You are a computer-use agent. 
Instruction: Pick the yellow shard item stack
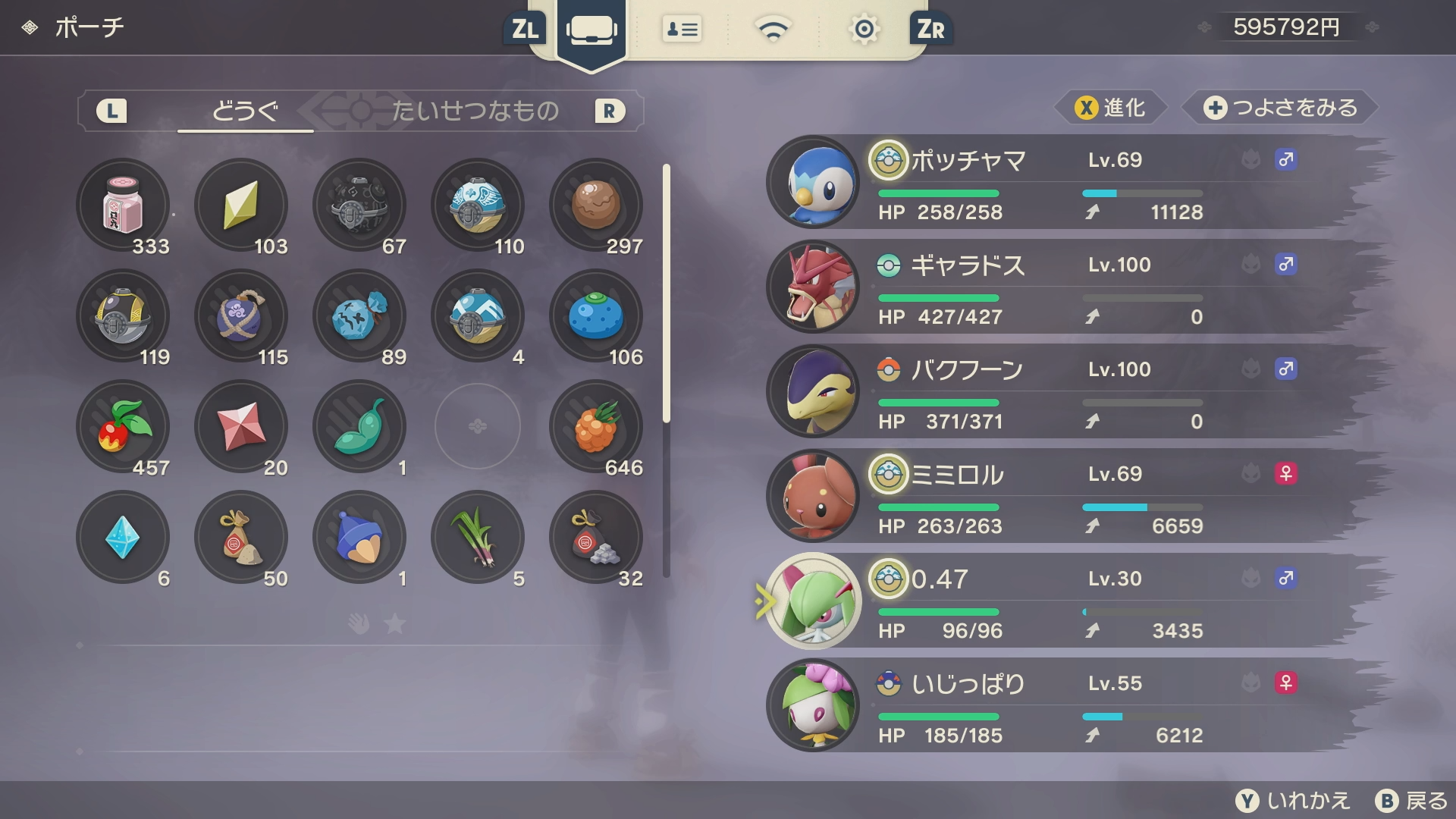pos(241,205)
